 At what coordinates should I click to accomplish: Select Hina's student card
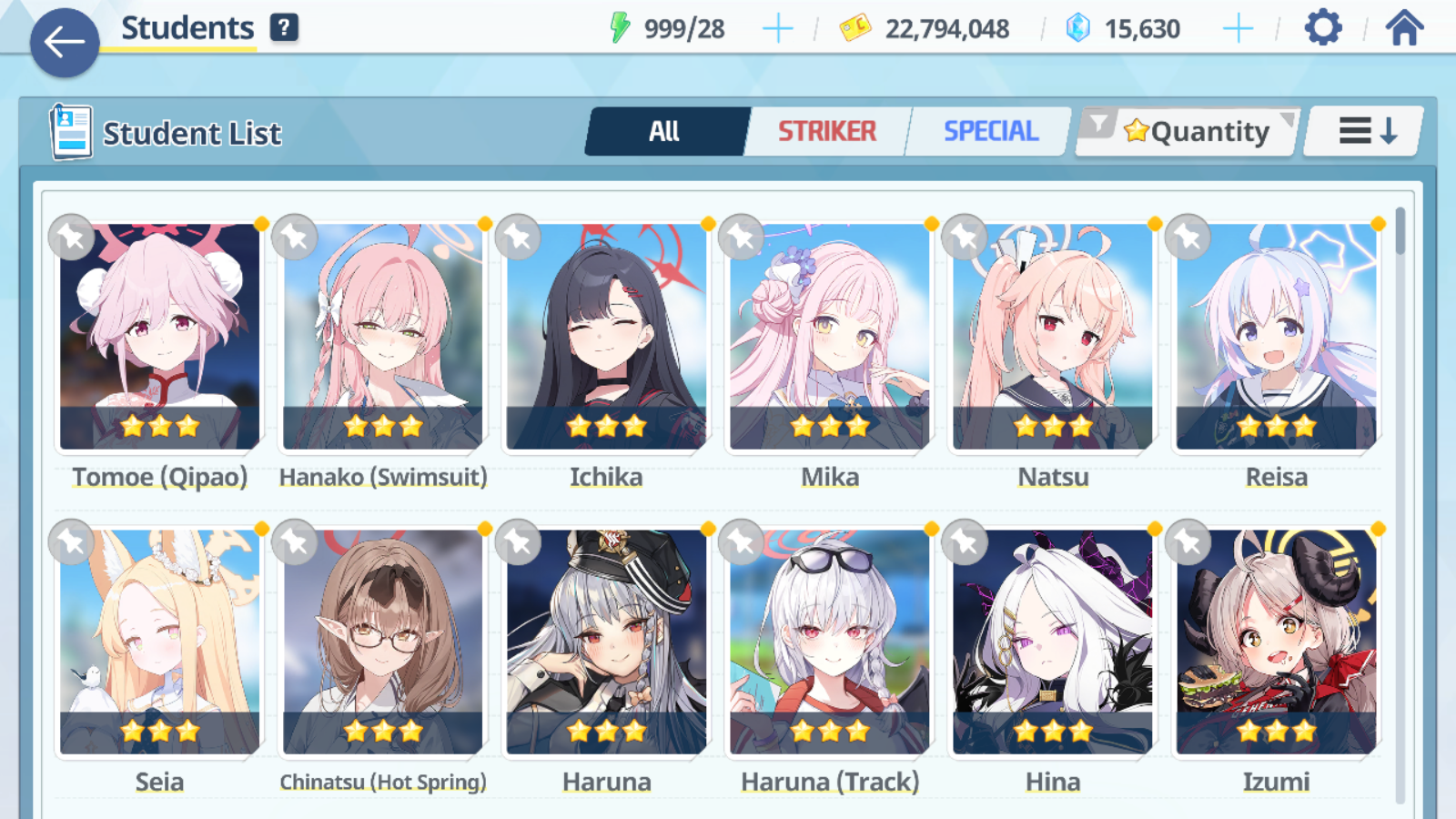point(1053,642)
